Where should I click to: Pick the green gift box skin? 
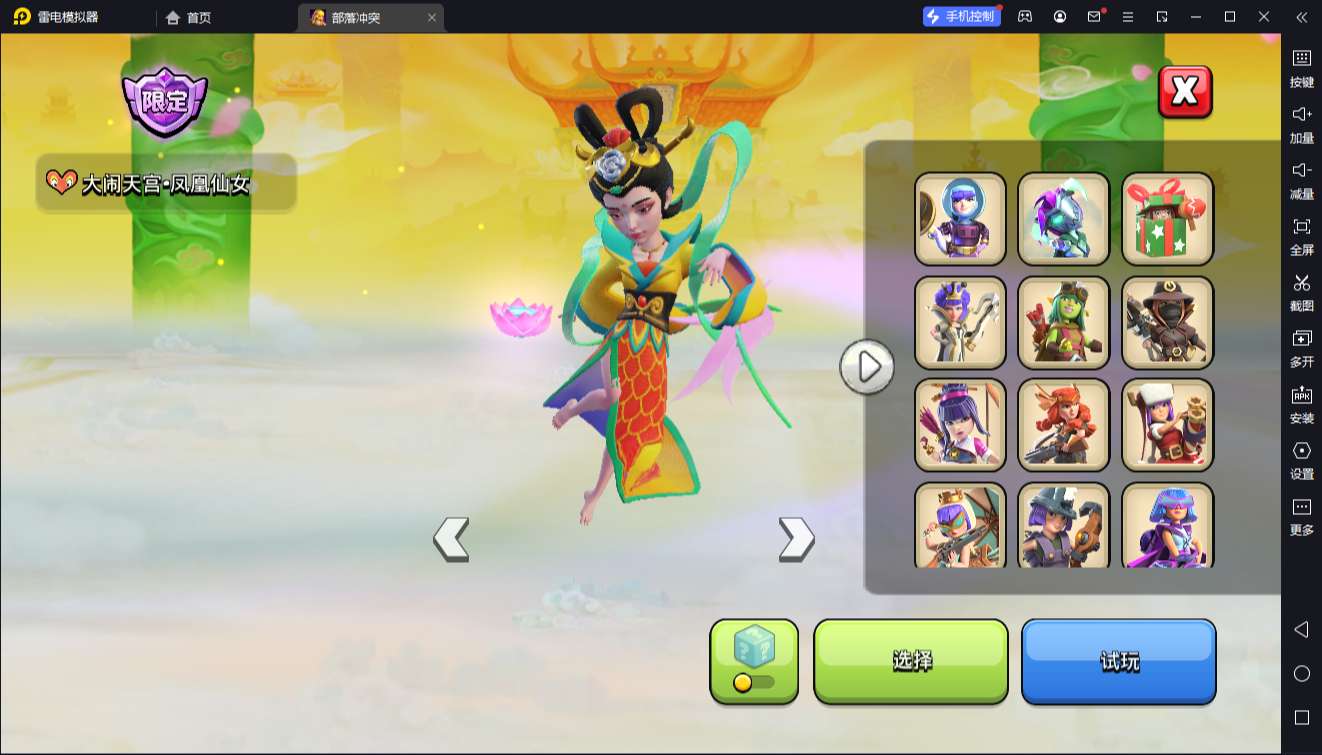click(1167, 219)
